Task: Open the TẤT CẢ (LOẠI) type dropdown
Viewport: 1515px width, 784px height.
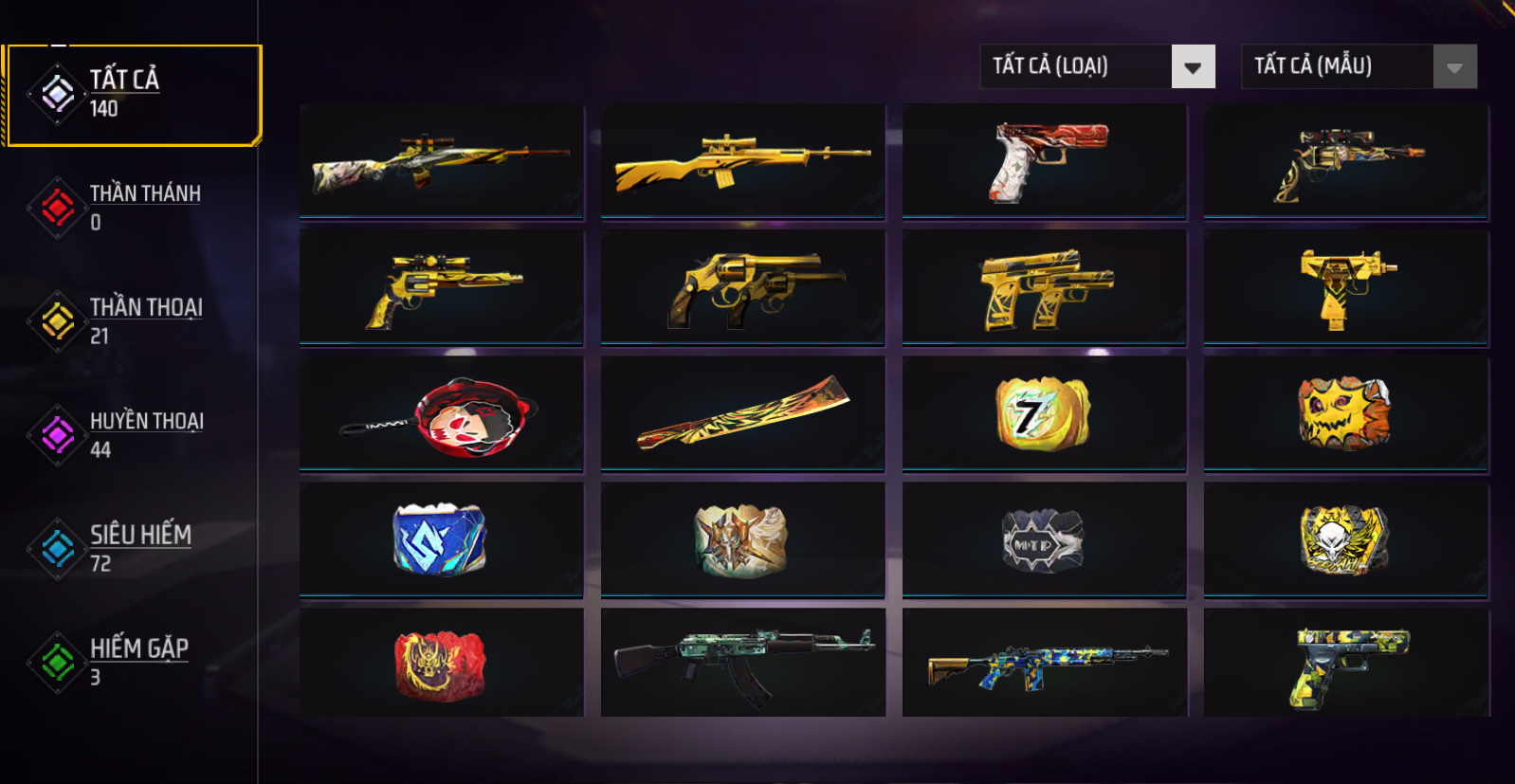Action: pyautogui.click(x=1097, y=66)
